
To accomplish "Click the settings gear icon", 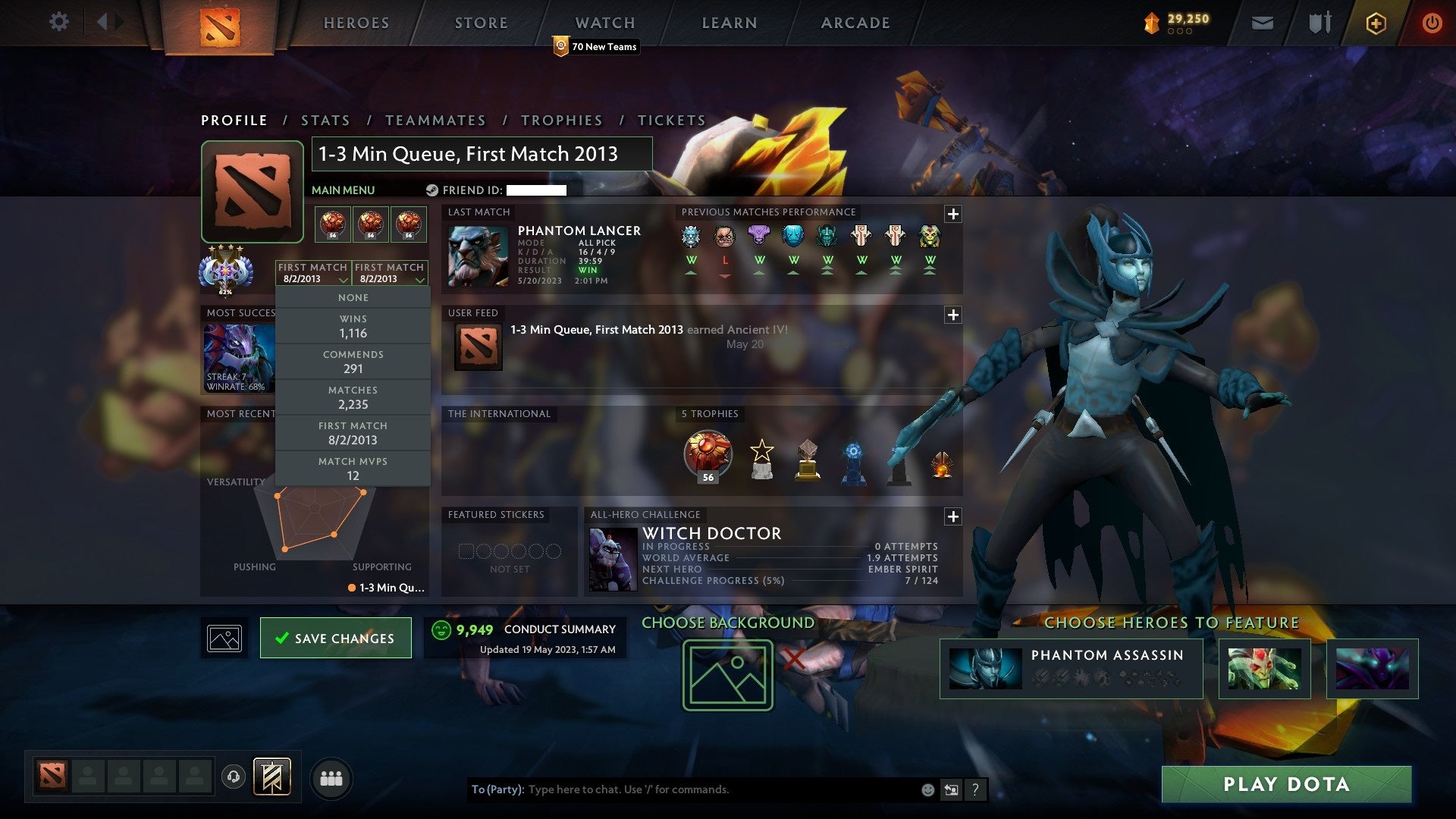I will pos(58,22).
